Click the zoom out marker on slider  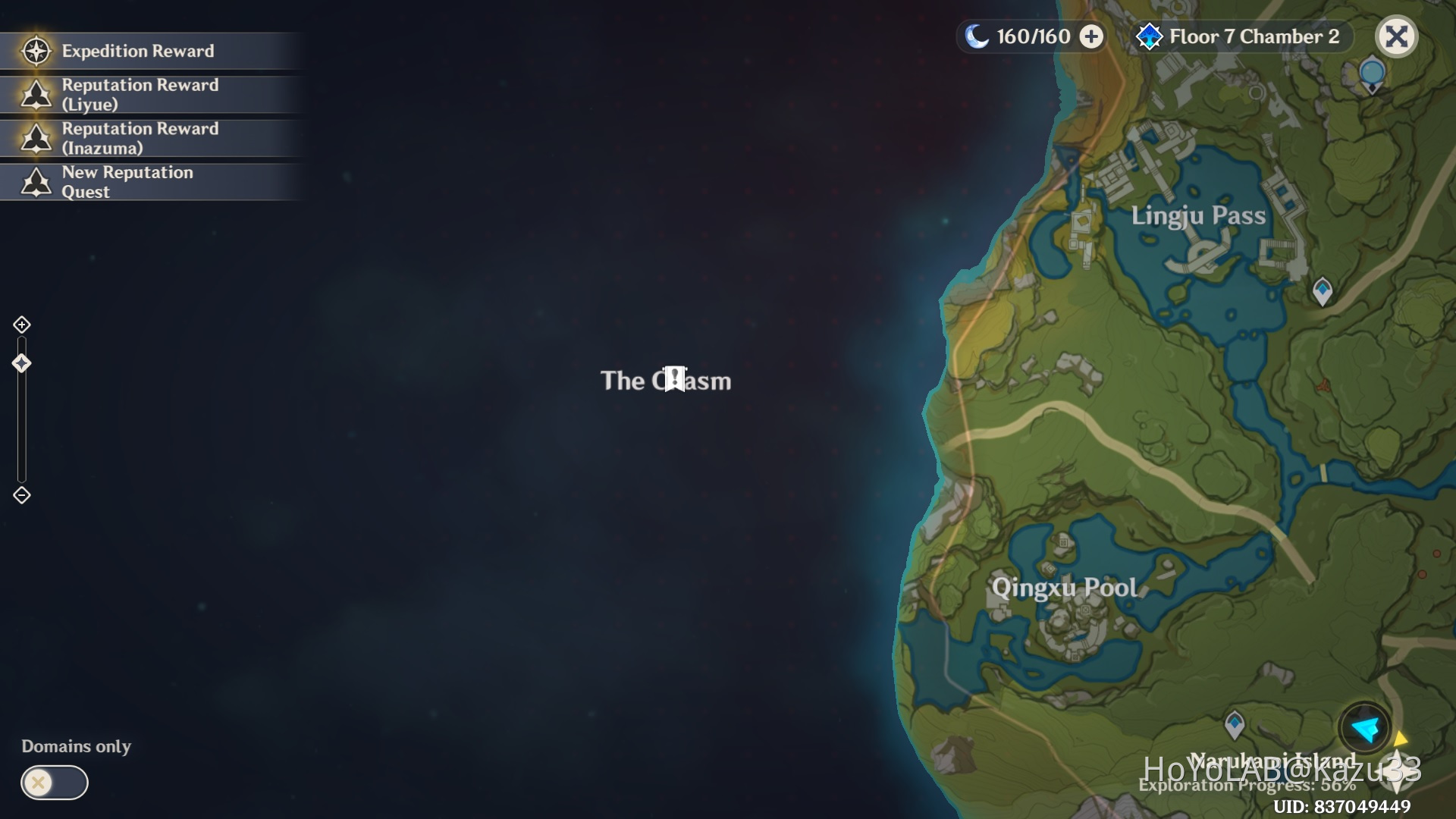21,495
